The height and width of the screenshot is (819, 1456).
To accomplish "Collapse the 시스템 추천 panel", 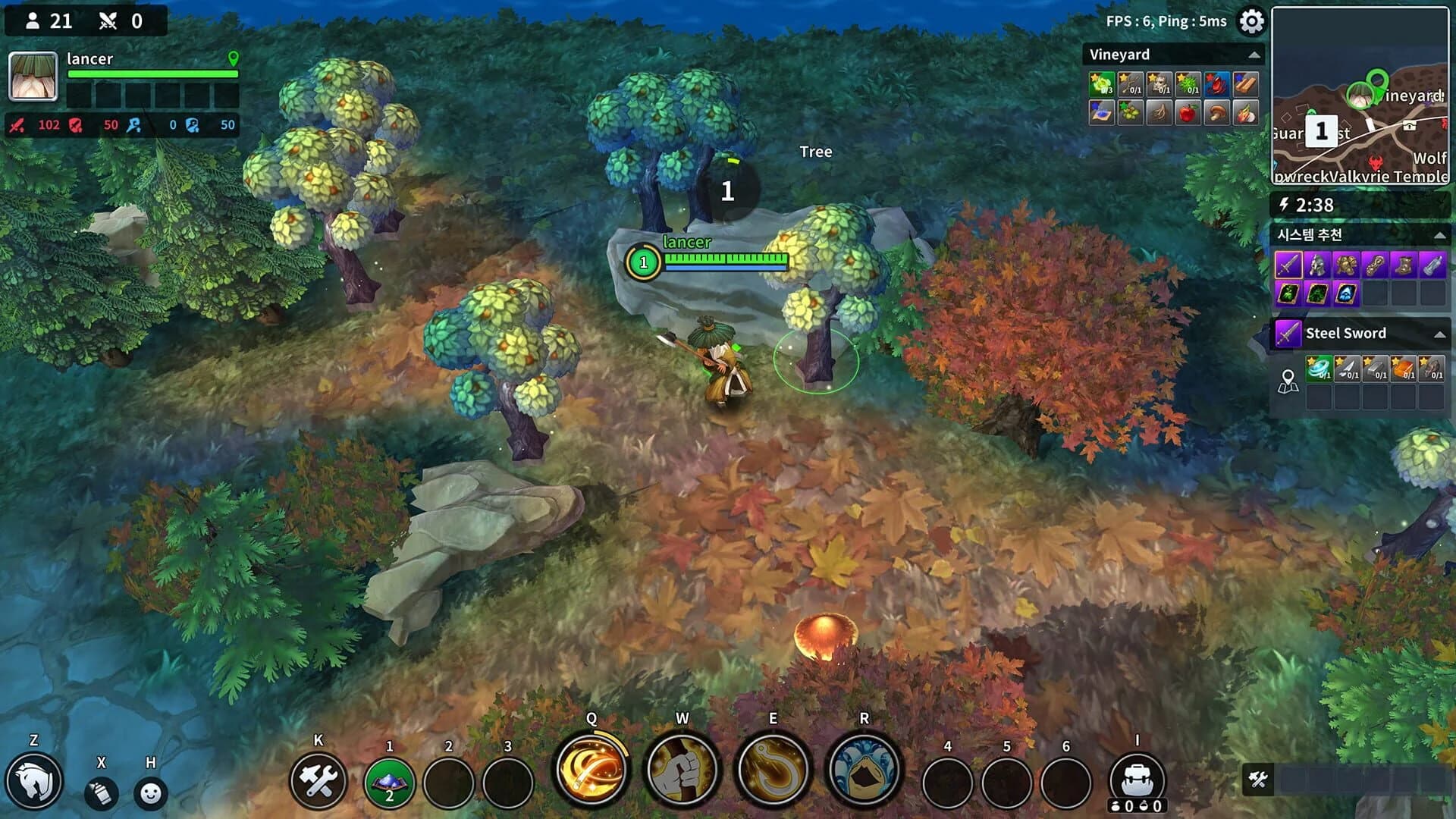I will 1439,235.
